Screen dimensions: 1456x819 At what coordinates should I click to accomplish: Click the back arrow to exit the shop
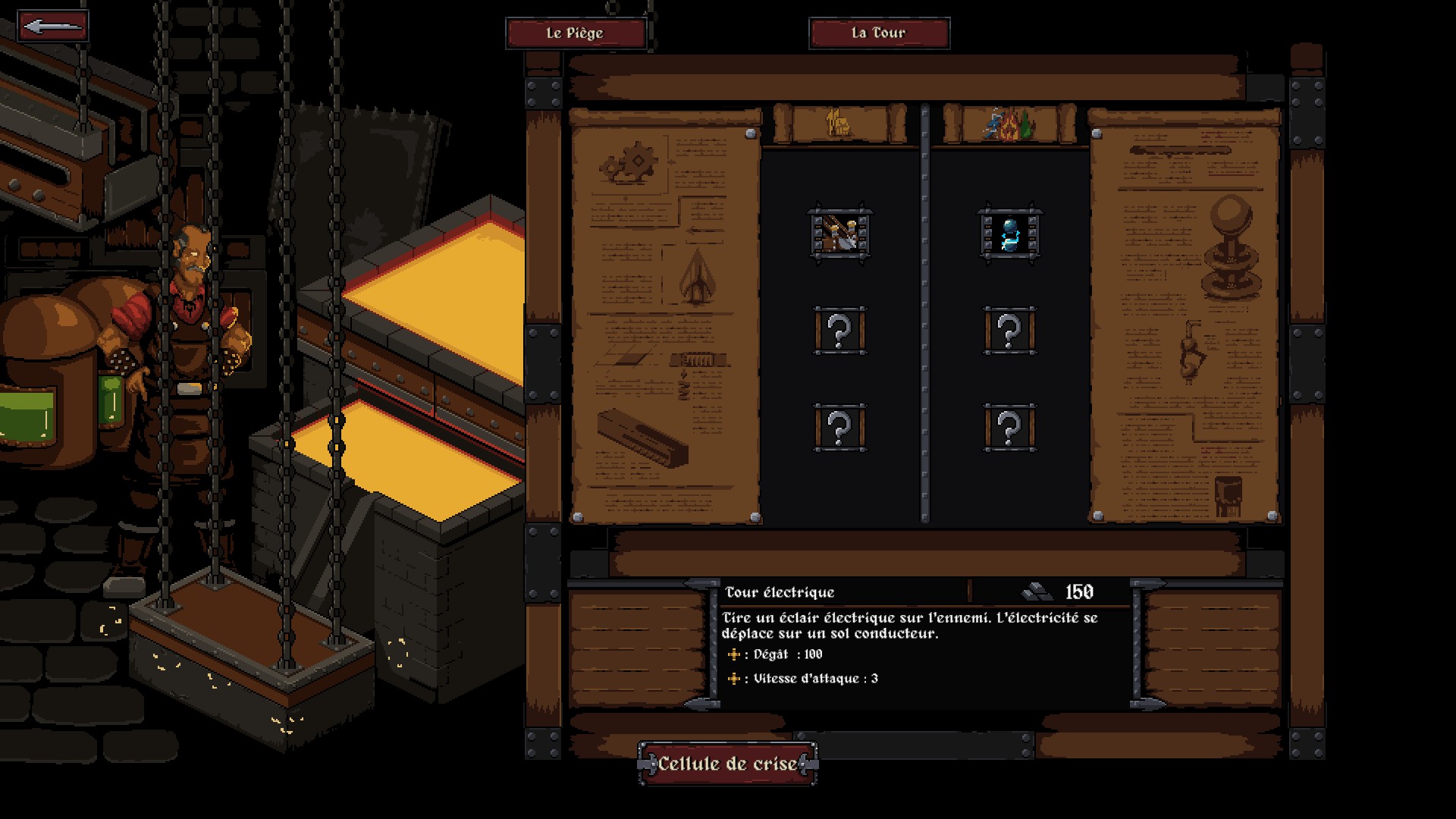(52, 25)
